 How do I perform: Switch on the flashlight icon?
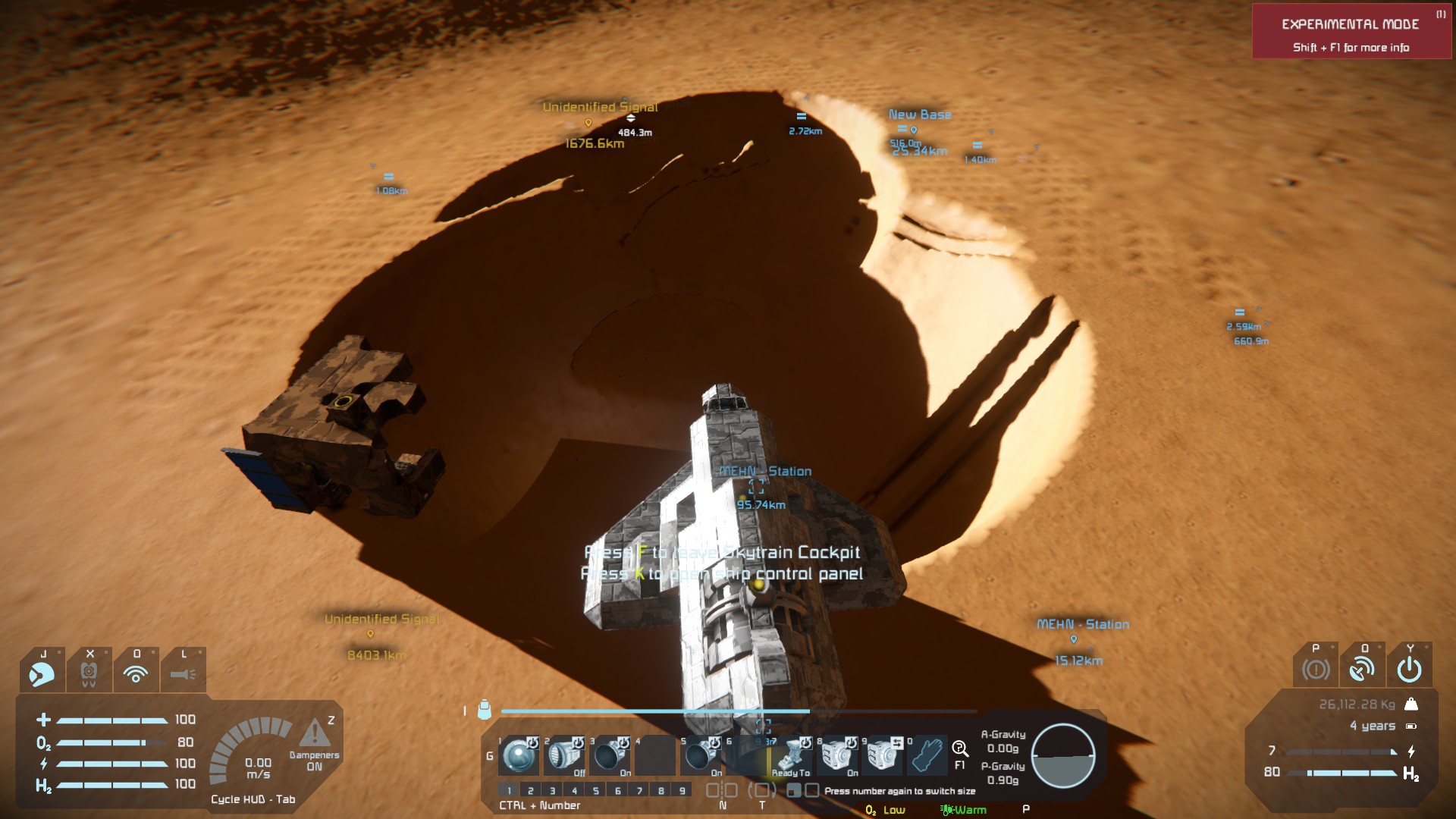[x=183, y=673]
